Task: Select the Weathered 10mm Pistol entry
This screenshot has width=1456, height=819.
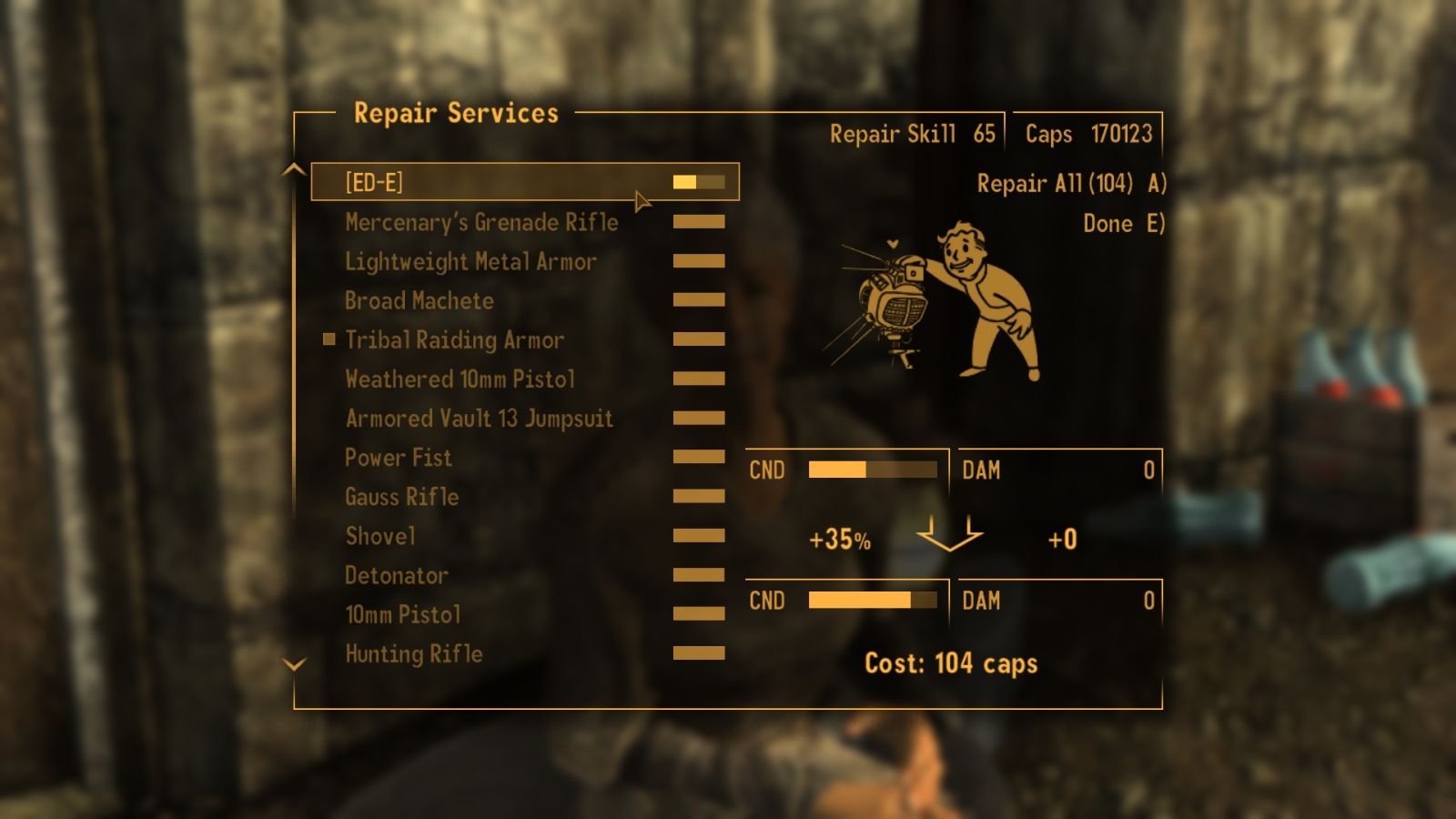Action: (x=459, y=379)
